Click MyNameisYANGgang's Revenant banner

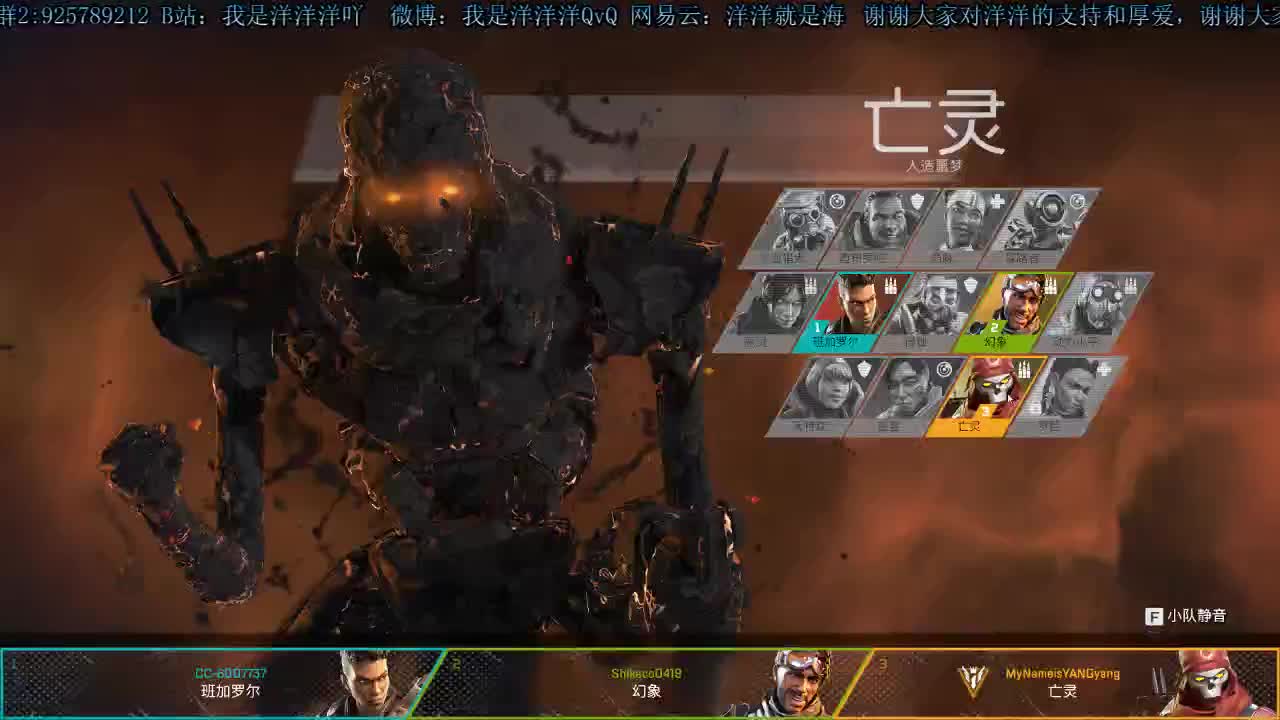coord(1060,685)
